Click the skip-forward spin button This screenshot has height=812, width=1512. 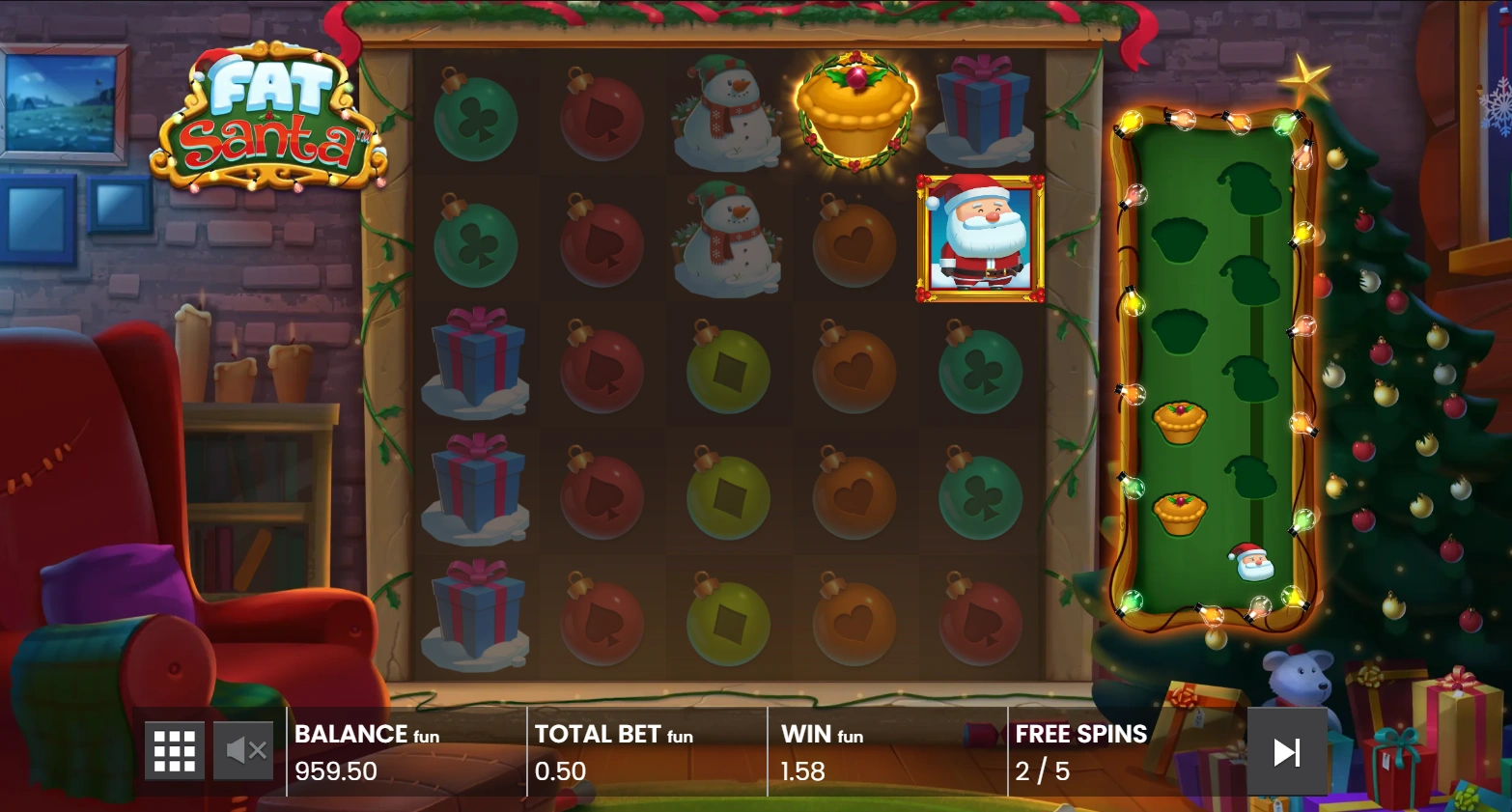pyautogui.click(x=1286, y=752)
